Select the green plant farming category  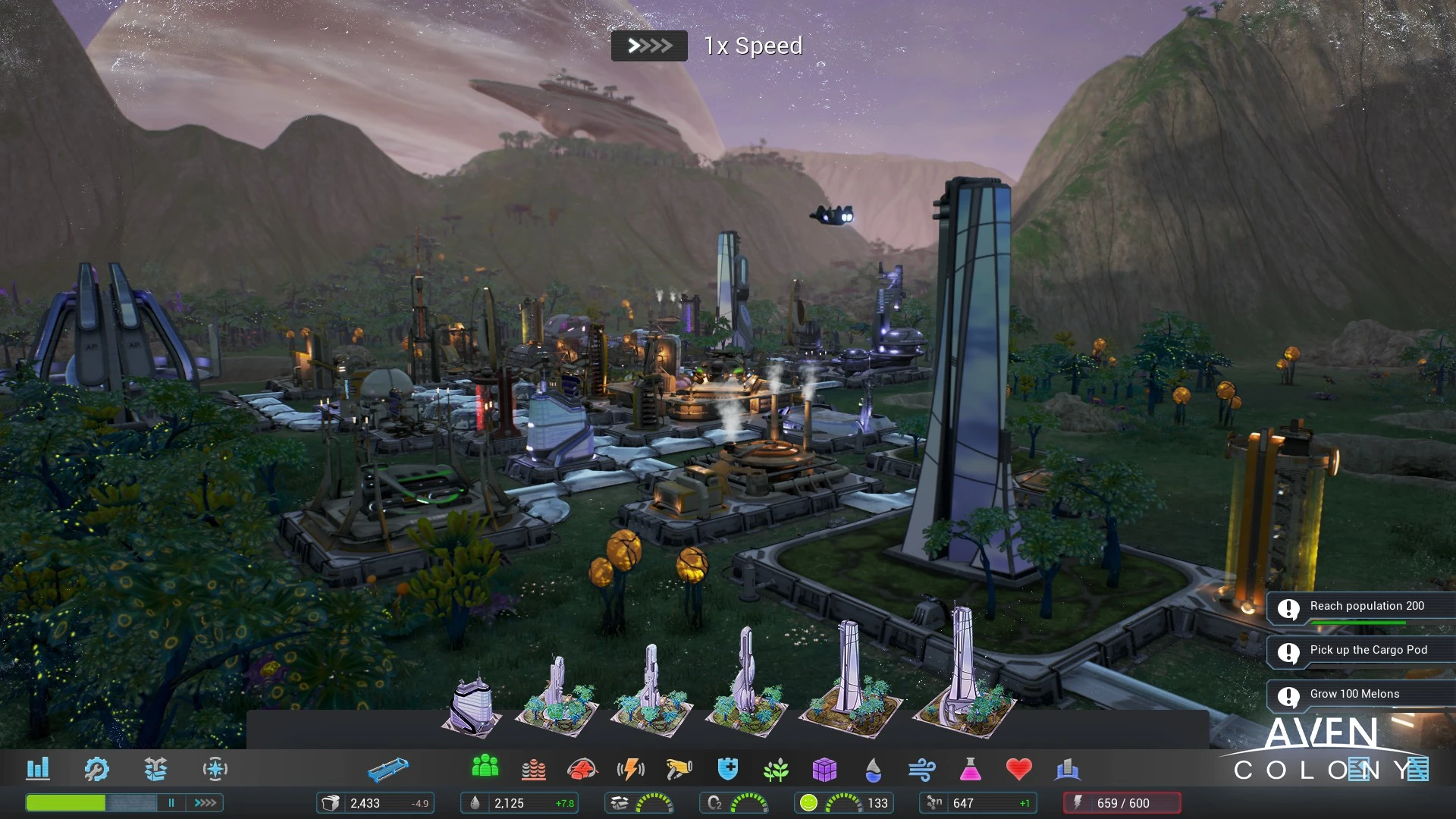click(776, 770)
